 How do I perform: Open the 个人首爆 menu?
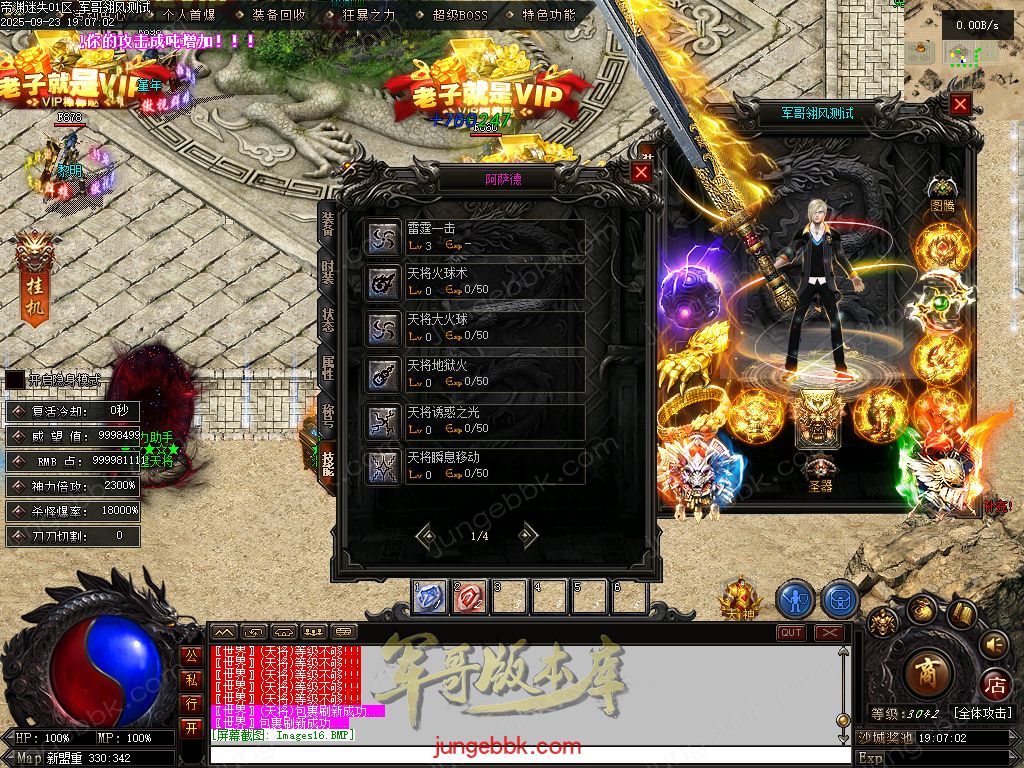[x=188, y=15]
